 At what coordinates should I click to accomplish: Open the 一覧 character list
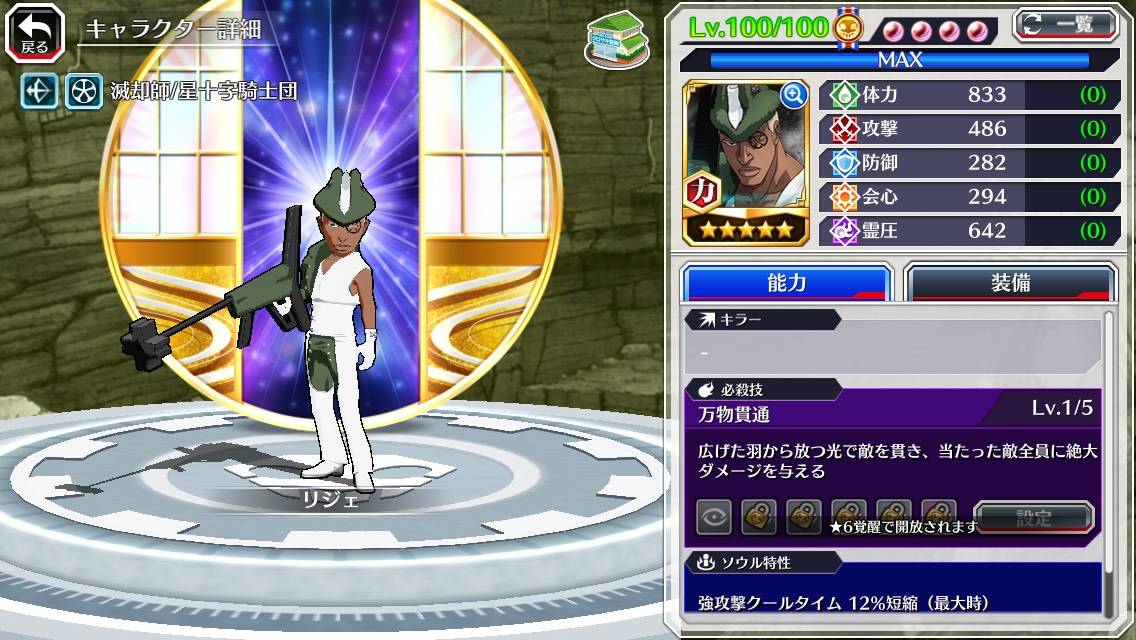(1065, 26)
